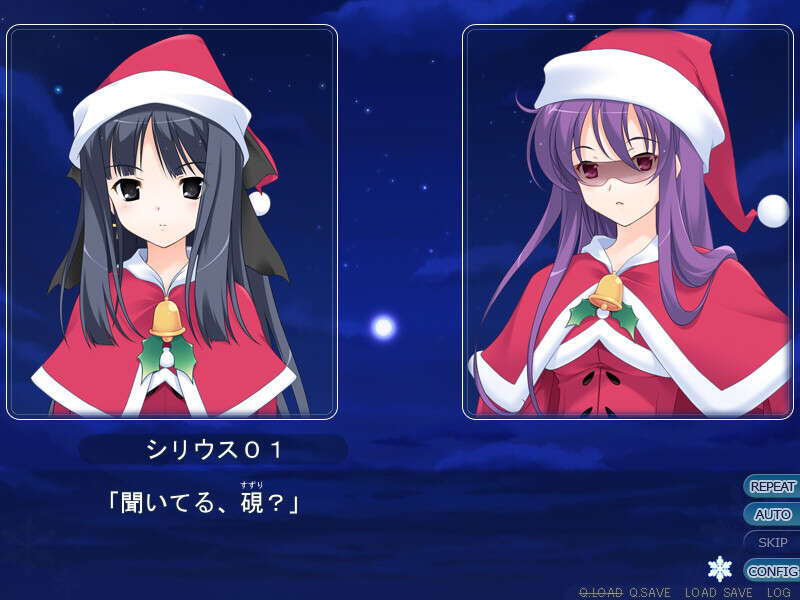Show the message LOG

779,593
